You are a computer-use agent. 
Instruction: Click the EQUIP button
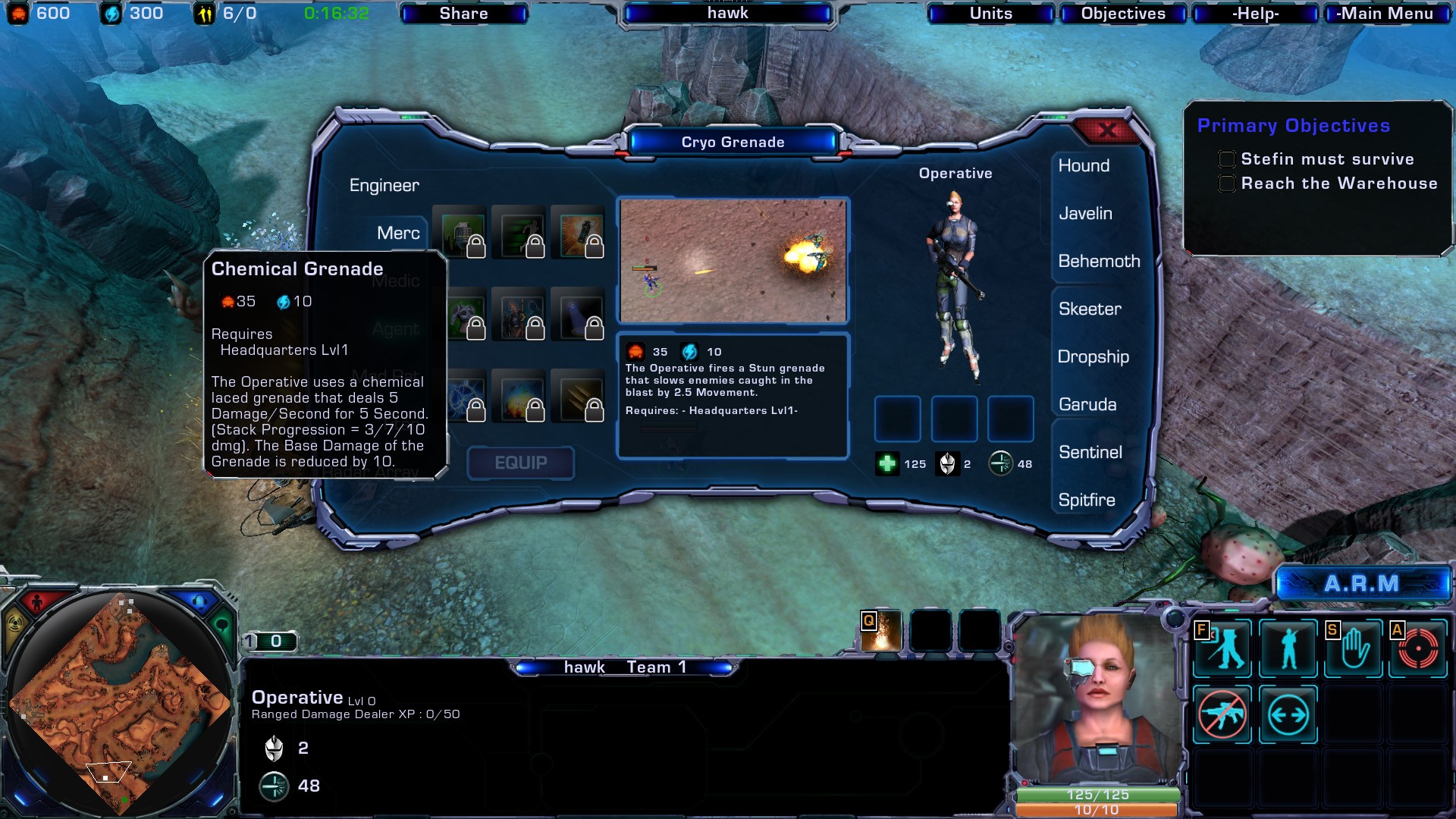[520, 463]
